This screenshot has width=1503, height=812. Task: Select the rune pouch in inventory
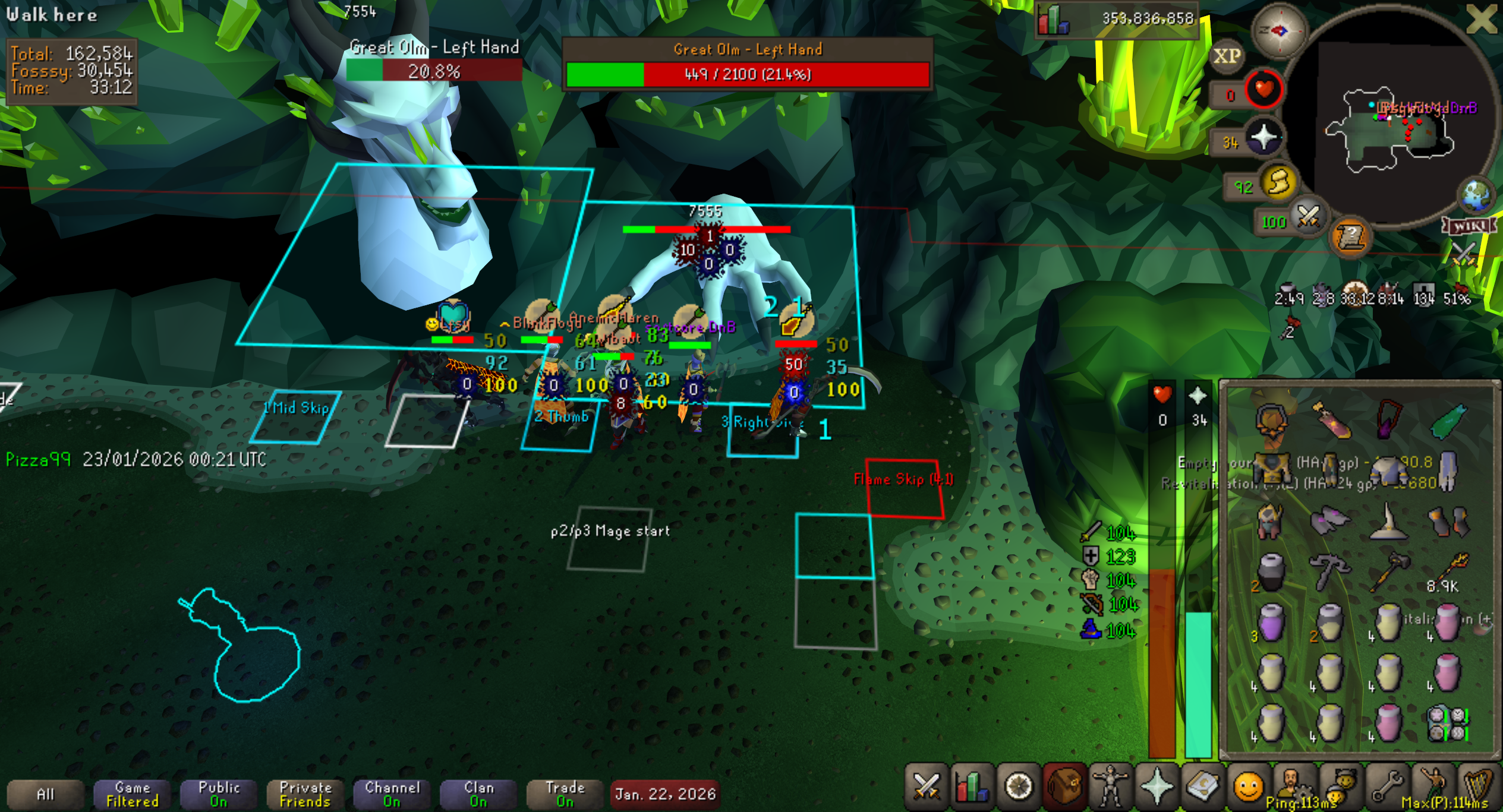pyautogui.click(x=1447, y=724)
